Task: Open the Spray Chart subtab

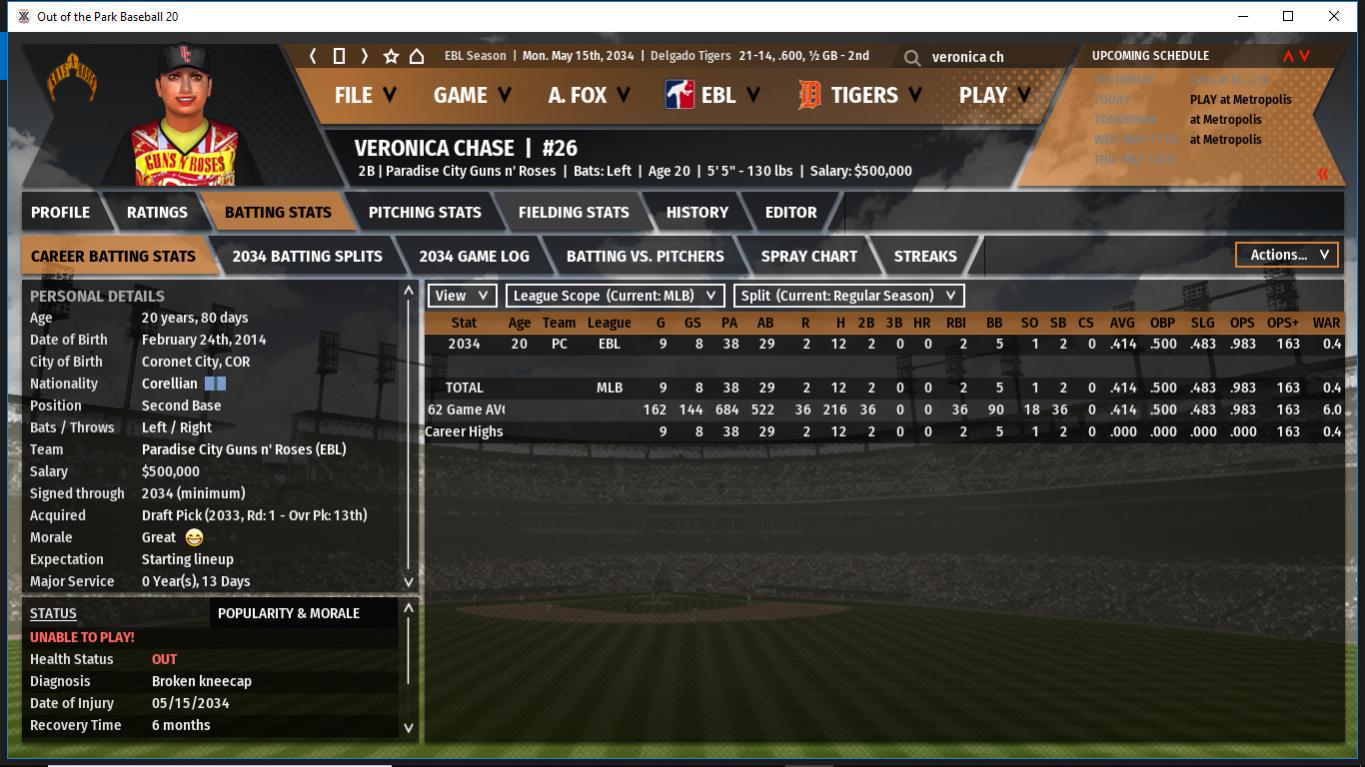Action: (808, 256)
